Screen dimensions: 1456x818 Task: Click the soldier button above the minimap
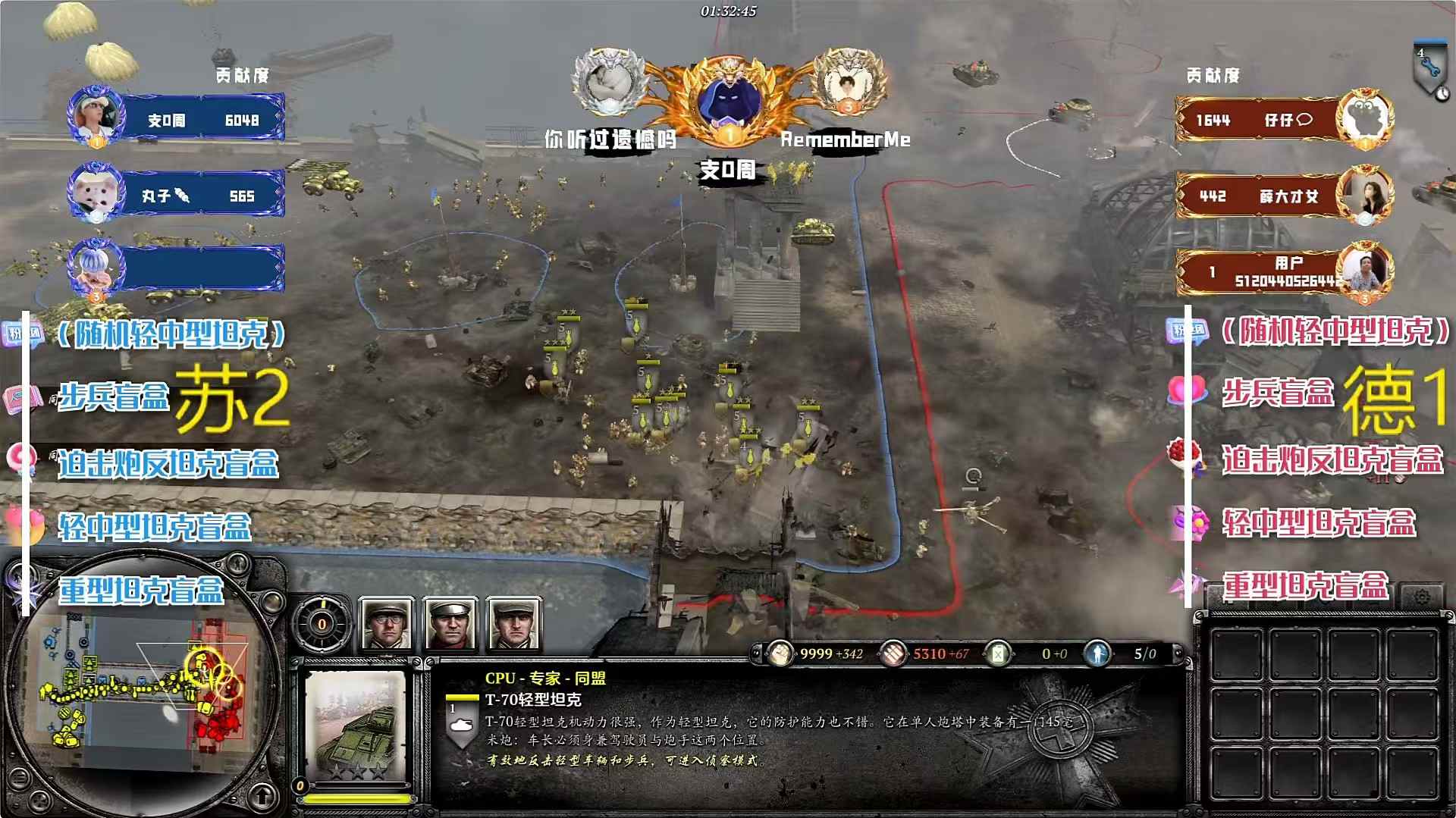click(x=238, y=563)
